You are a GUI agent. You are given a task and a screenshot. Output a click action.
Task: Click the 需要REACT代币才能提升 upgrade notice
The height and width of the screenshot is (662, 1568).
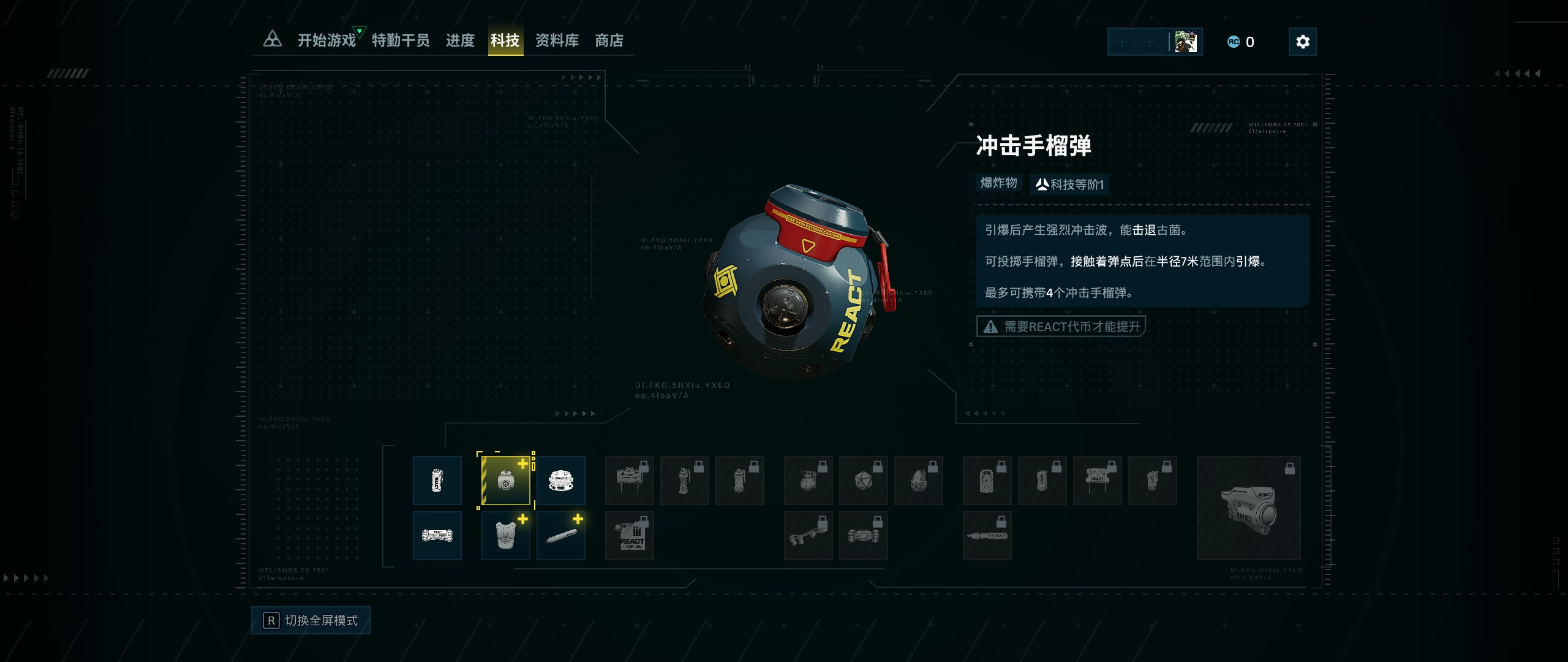click(x=1061, y=327)
